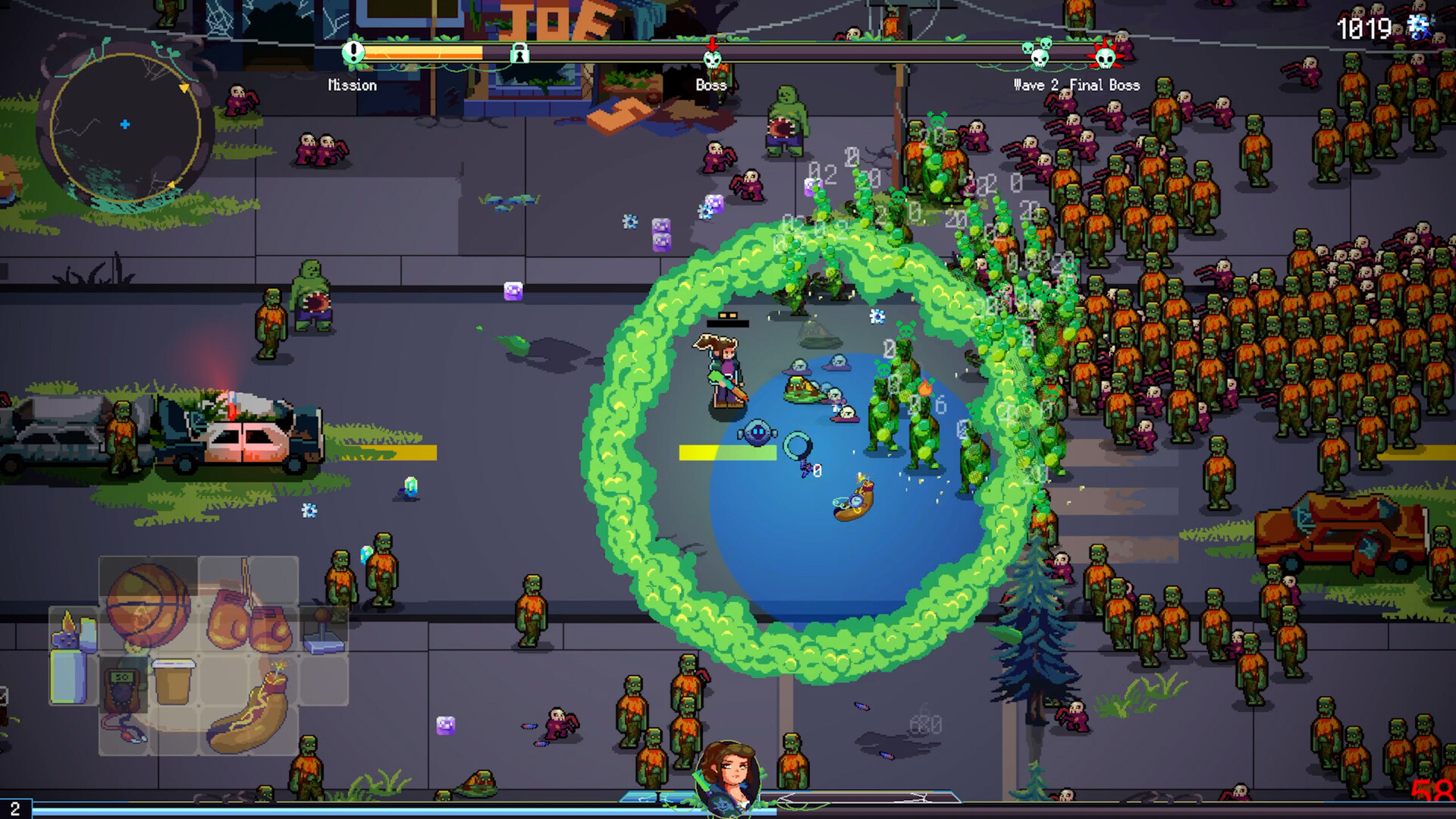This screenshot has width=1456, height=819.
Task: Select the Mission label under the progress bar
Action: point(353,85)
